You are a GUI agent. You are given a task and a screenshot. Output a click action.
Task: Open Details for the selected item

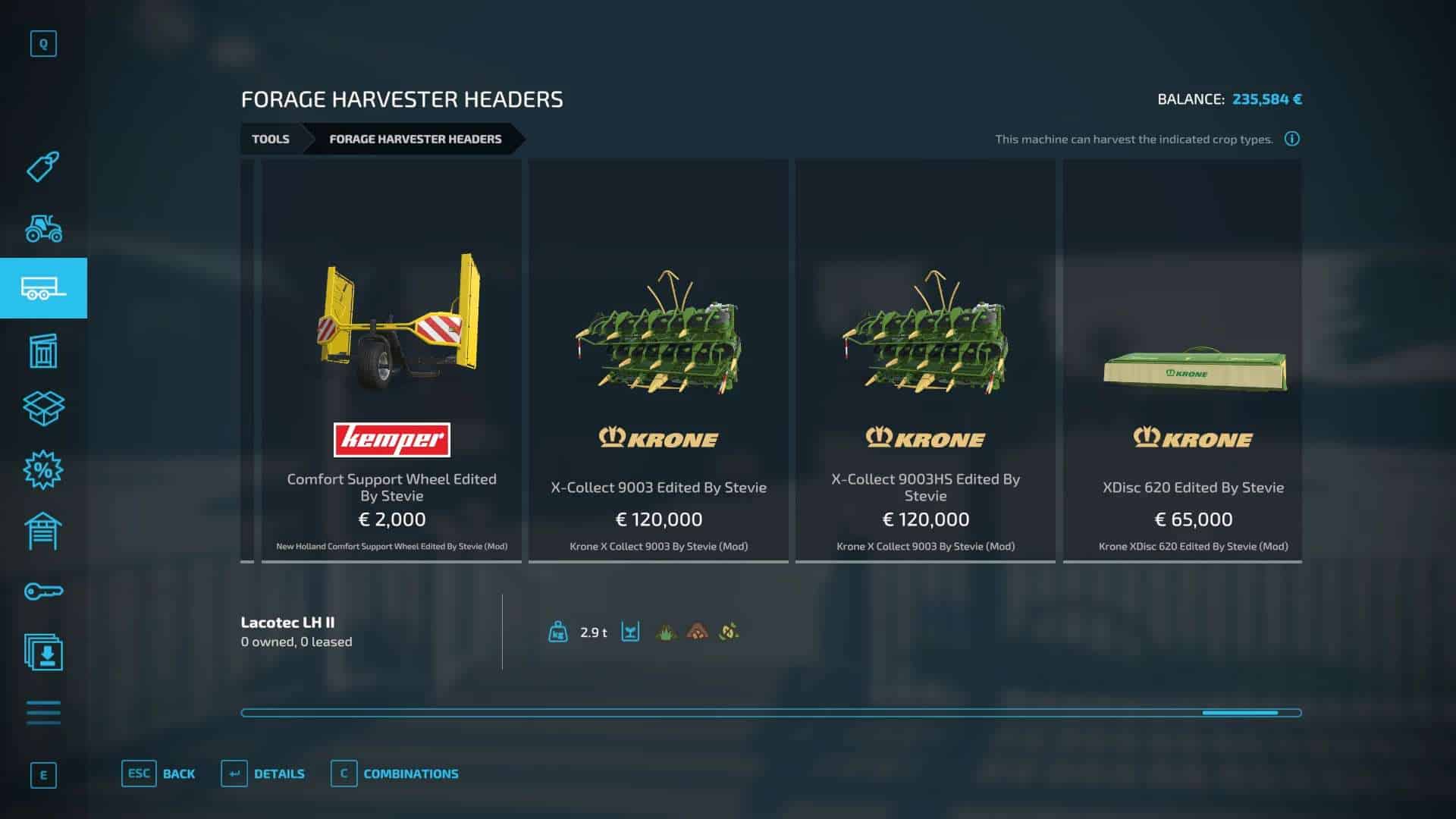(x=263, y=773)
